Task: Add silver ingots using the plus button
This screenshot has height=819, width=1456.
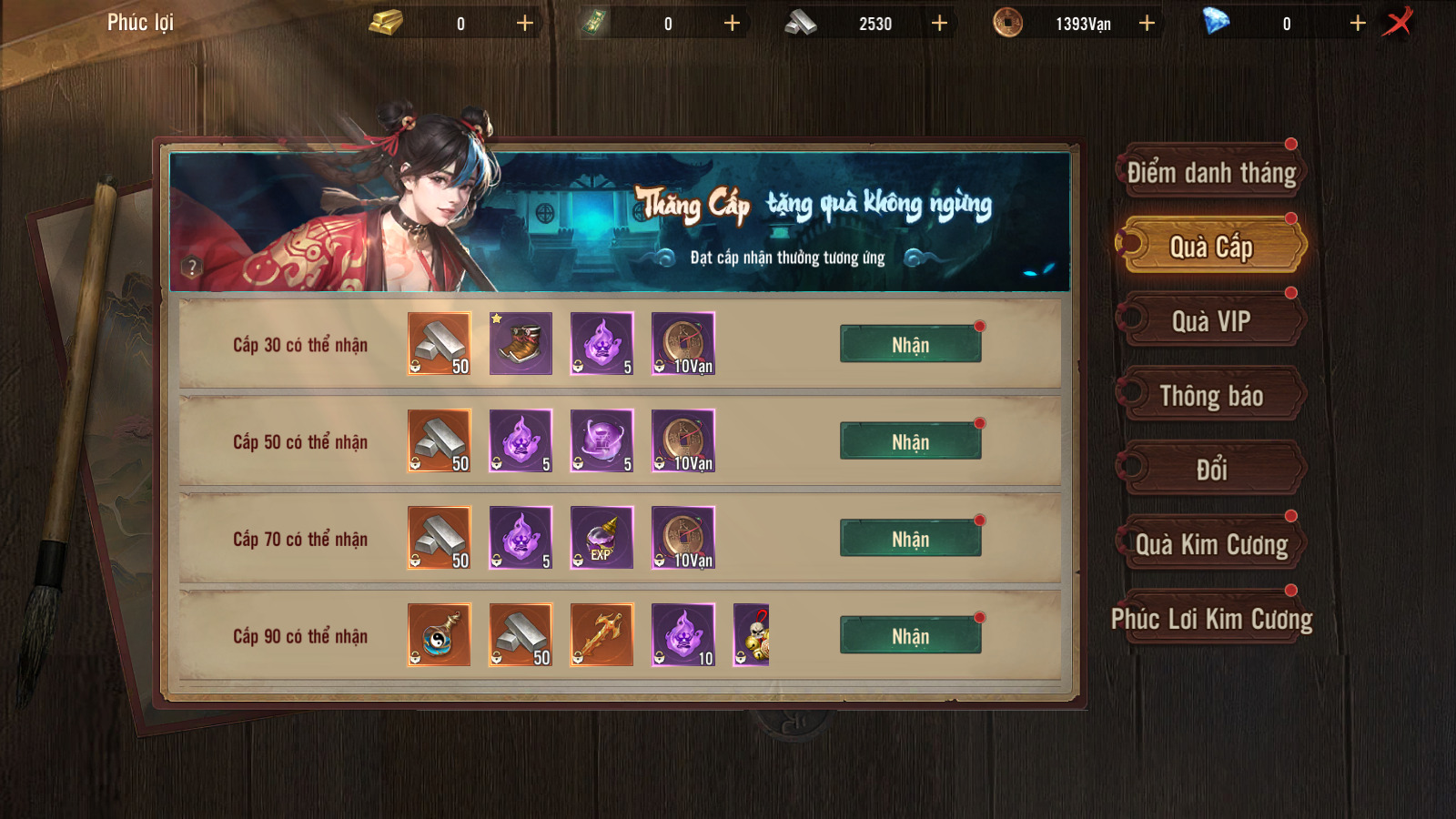Action: click(x=940, y=23)
